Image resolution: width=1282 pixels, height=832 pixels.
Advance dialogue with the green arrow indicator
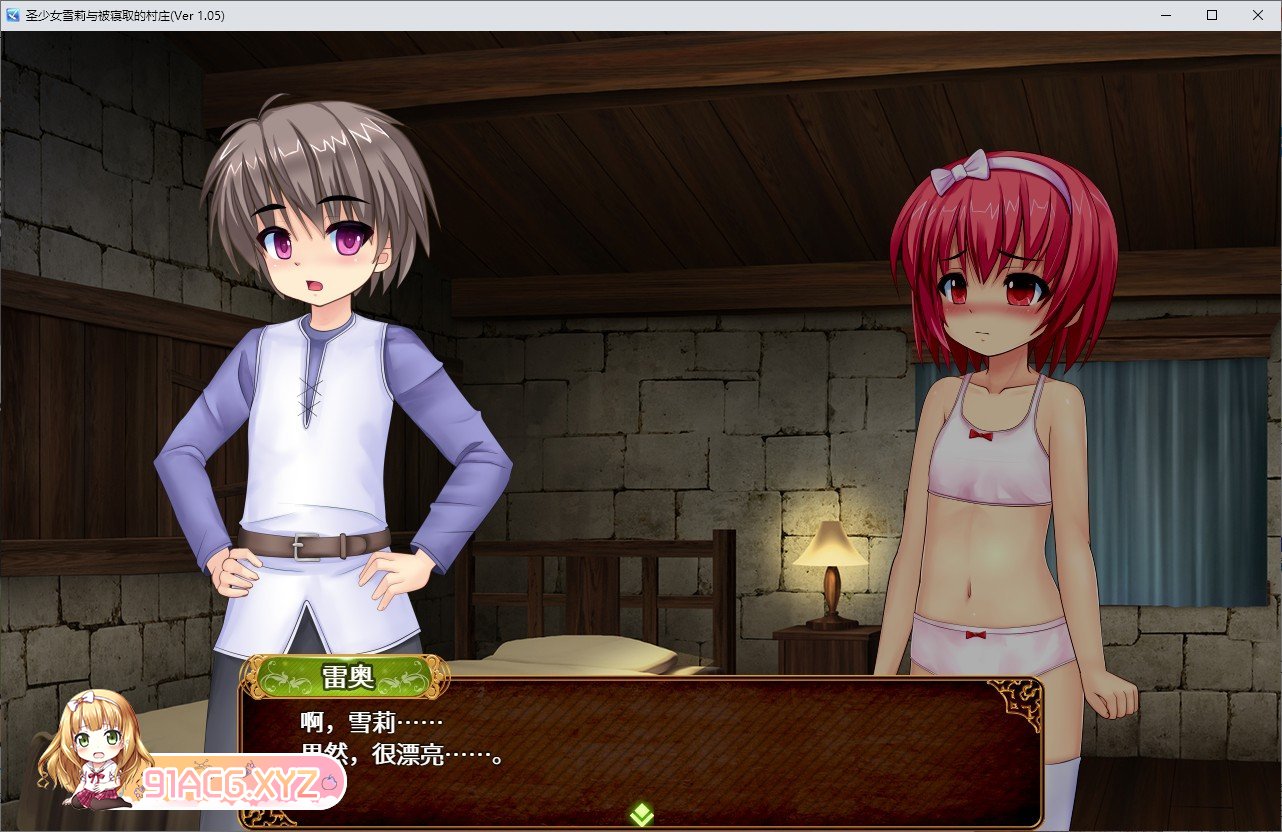pos(642,814)
